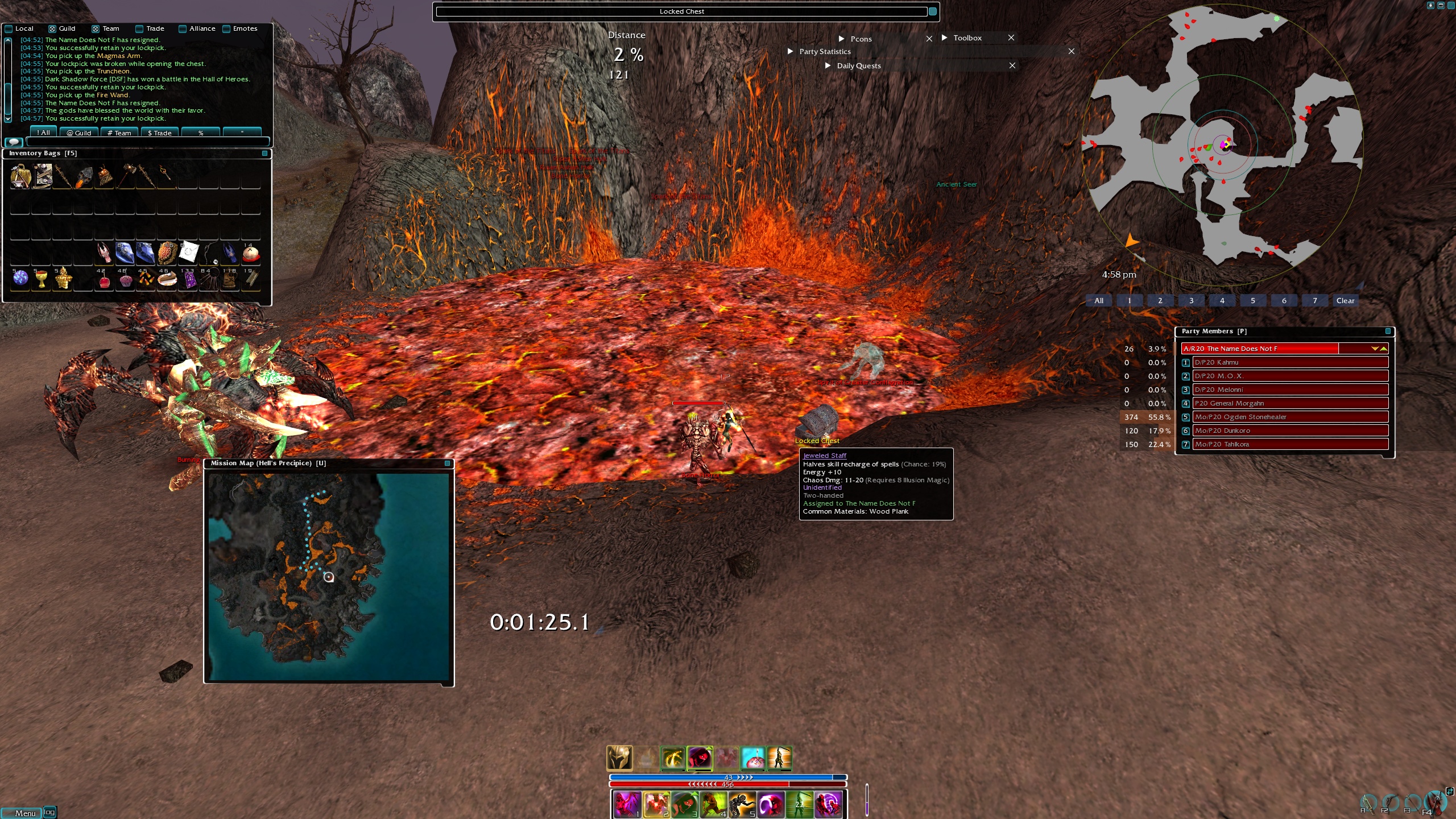Click the circular compass minimap

coord(1222,145)
